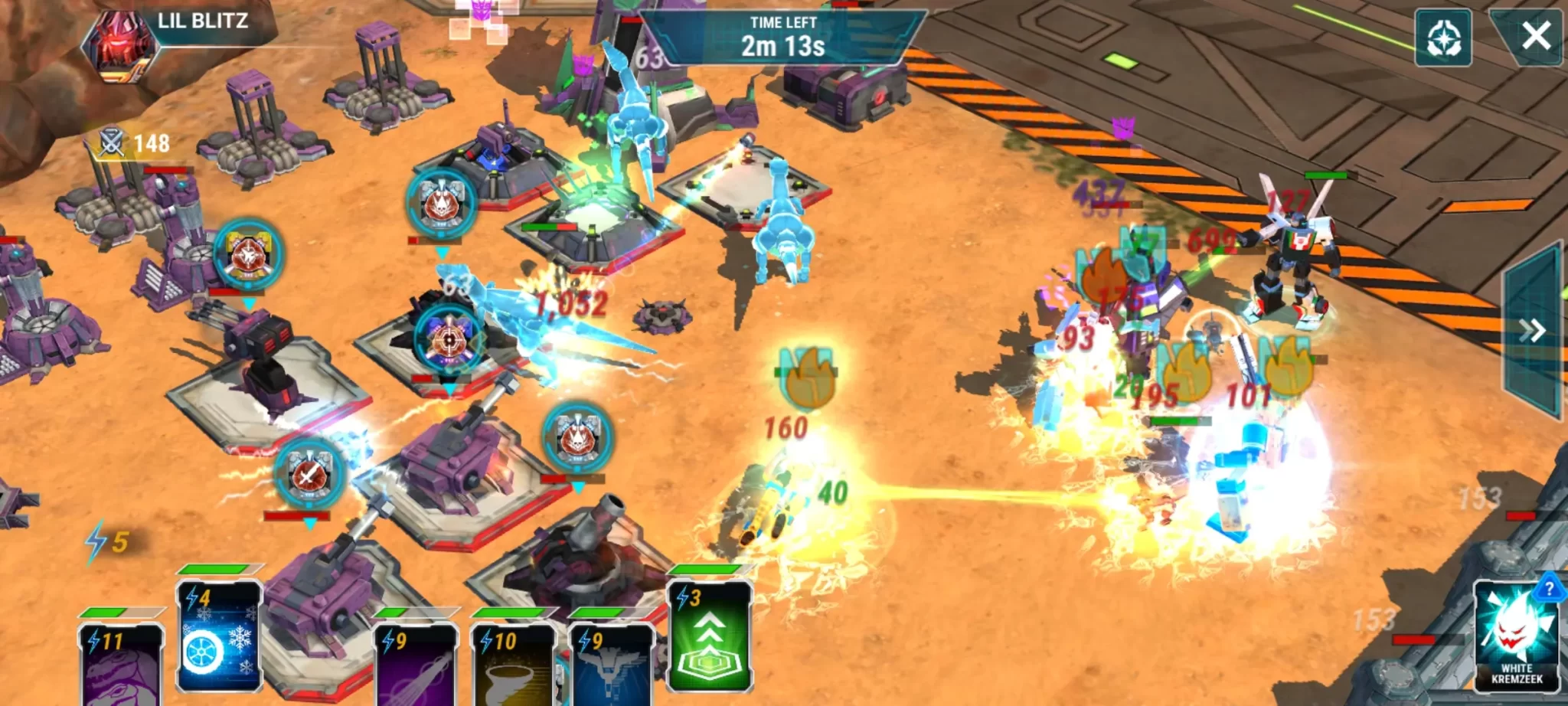1568x706 pixels.
Task: Use the green upgrade arrows ability card
Action: click(x=710, y=637)
